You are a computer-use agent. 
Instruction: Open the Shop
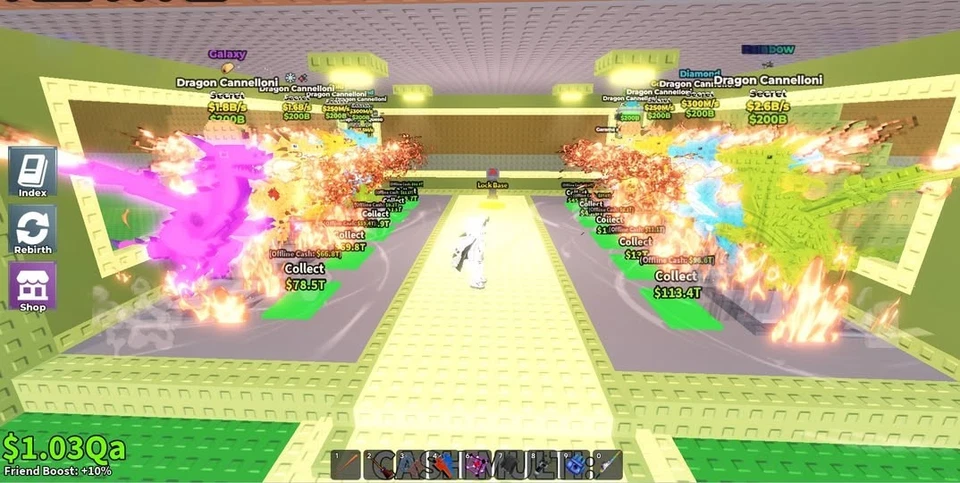32,286
